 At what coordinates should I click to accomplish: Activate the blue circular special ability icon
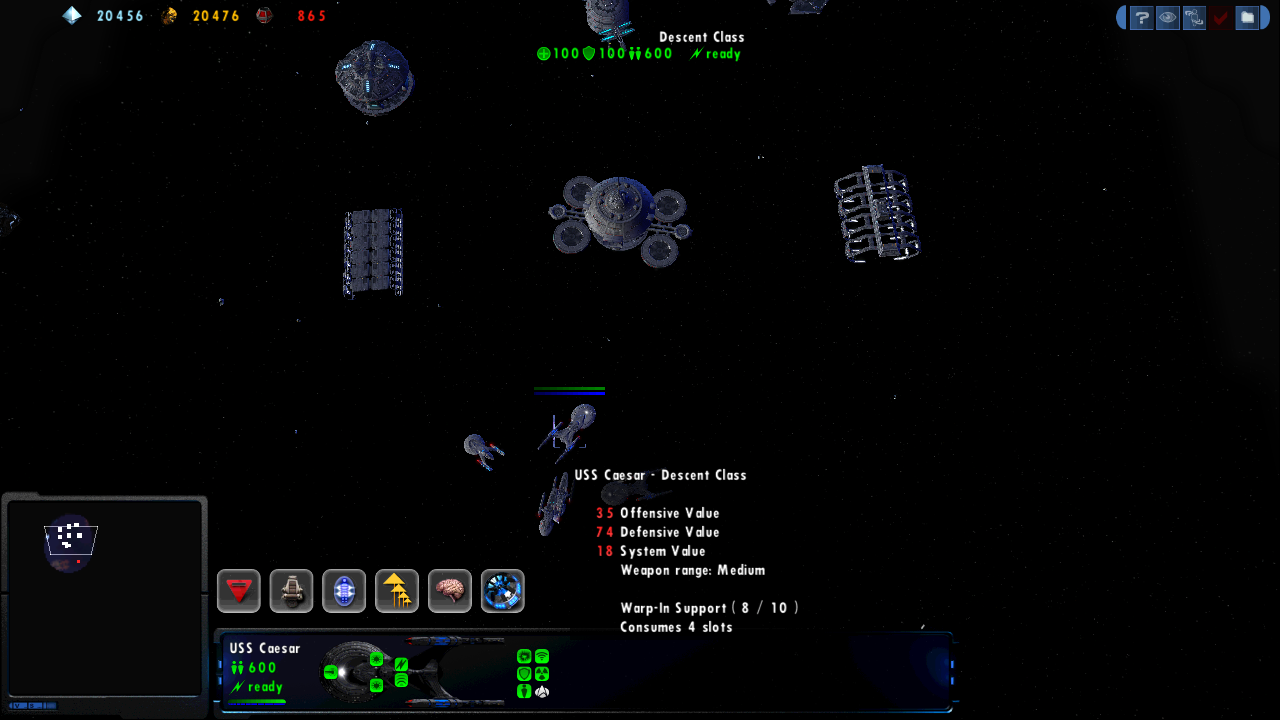pos(502,591)
